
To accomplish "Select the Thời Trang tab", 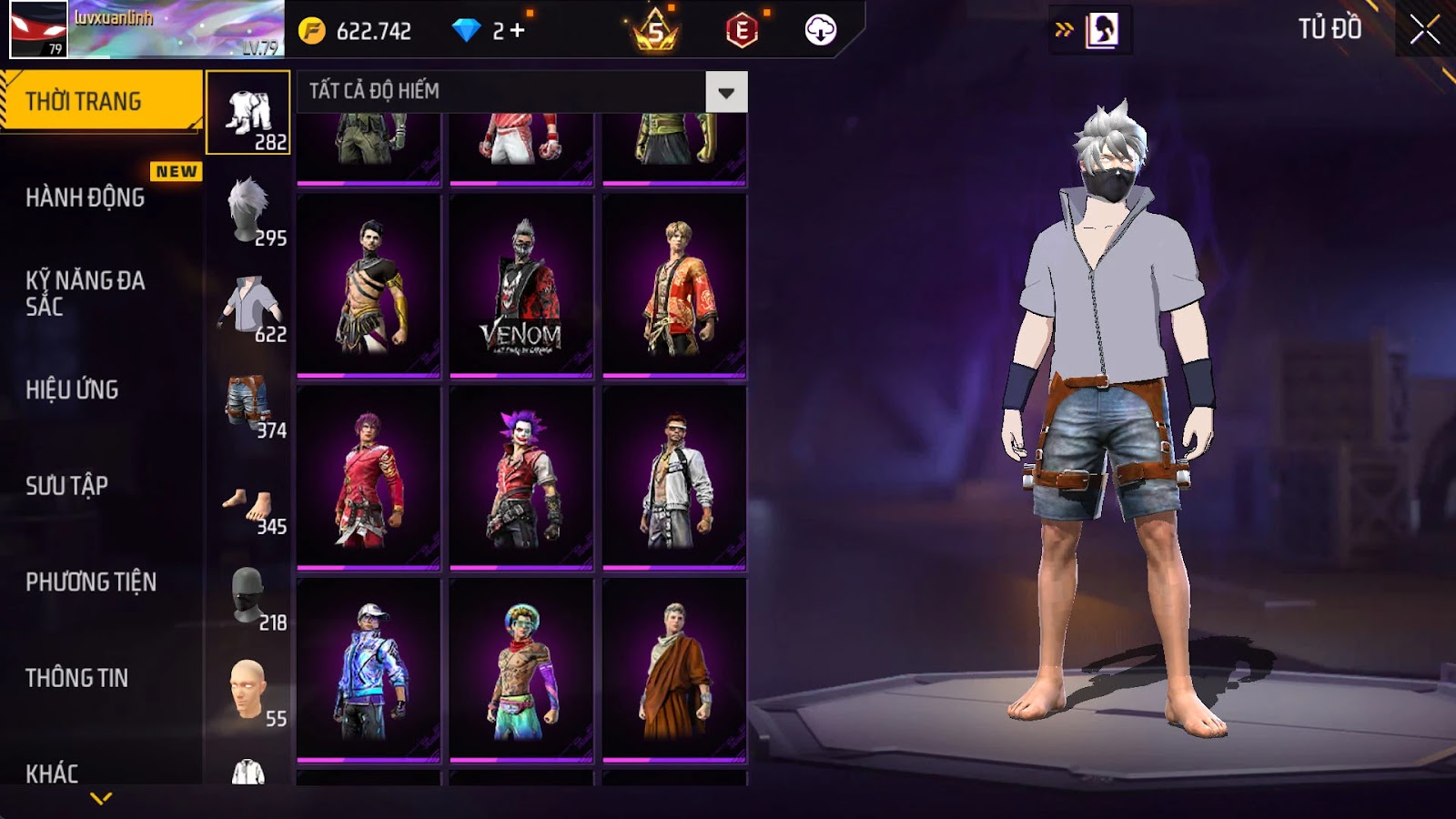I will click(x=100, y=101).
